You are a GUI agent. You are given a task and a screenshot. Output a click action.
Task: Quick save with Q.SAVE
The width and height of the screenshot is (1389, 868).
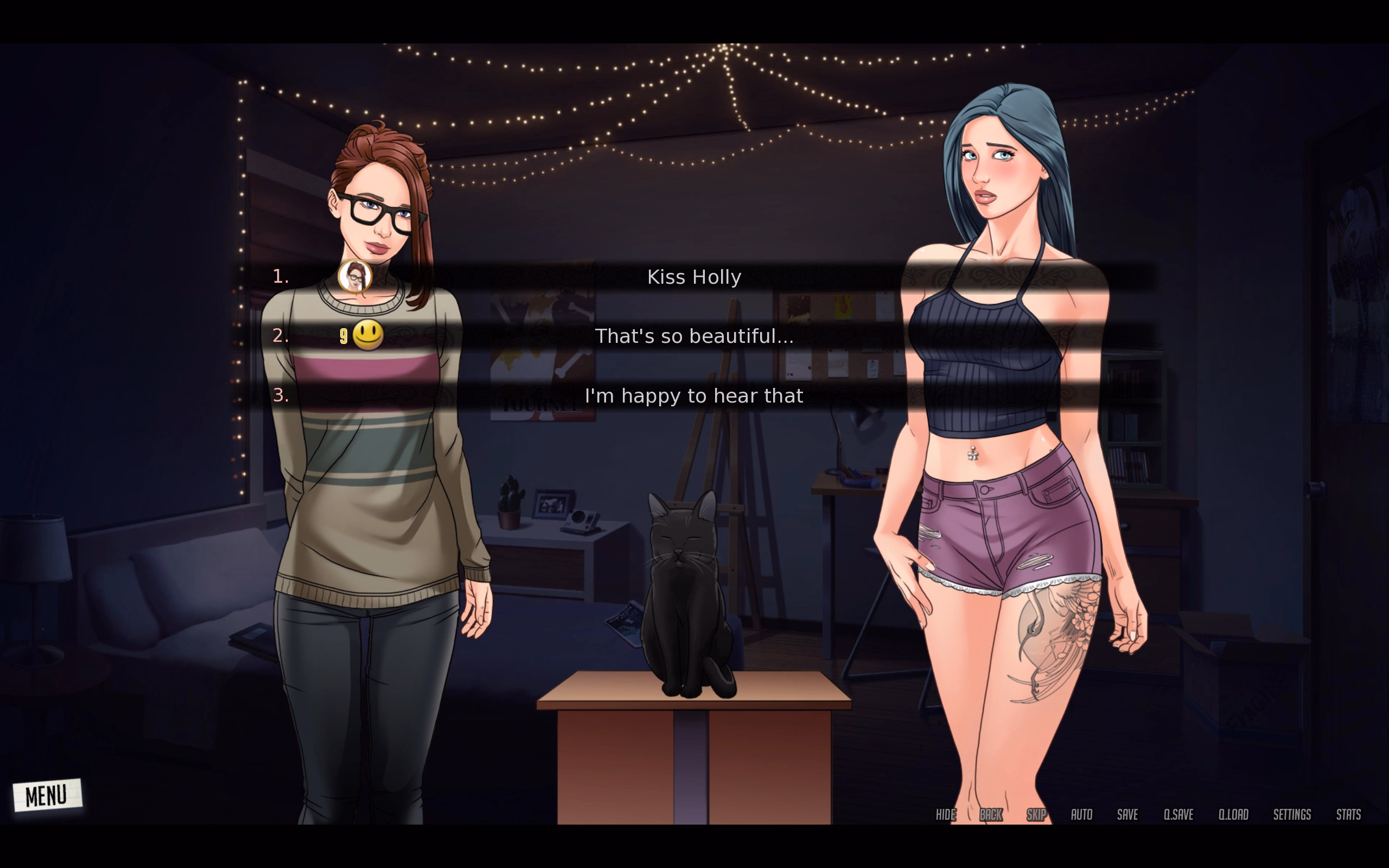1178,815
